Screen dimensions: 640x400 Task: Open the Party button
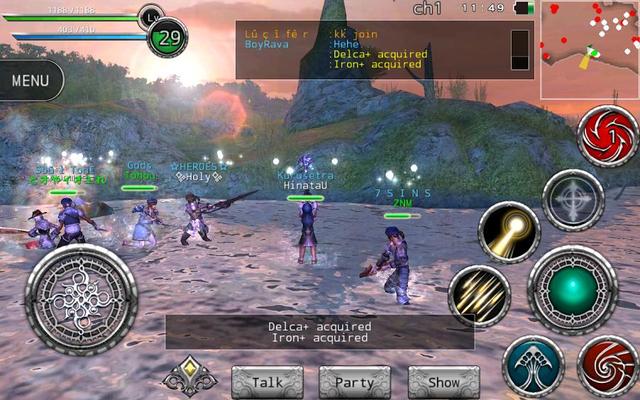click(x=354, y=382)
